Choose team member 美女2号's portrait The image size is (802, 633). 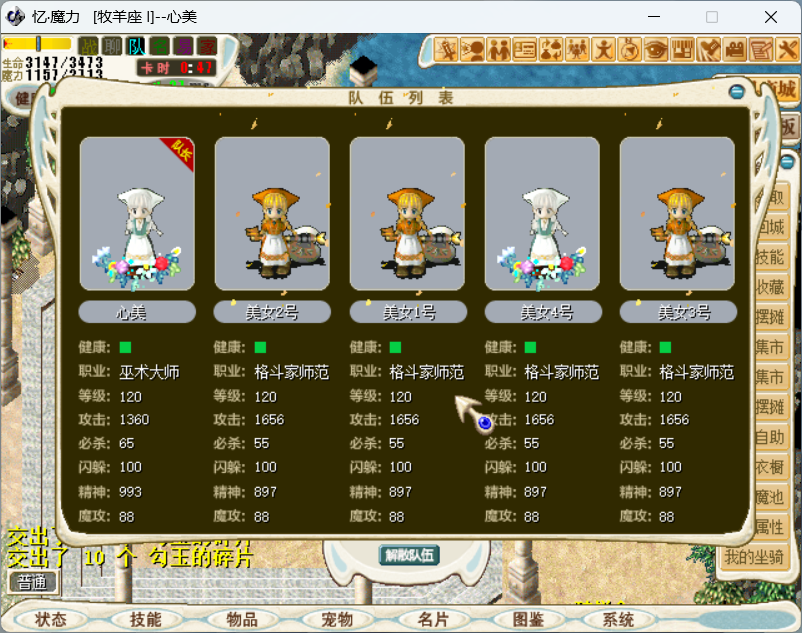(x=272, y=213)
